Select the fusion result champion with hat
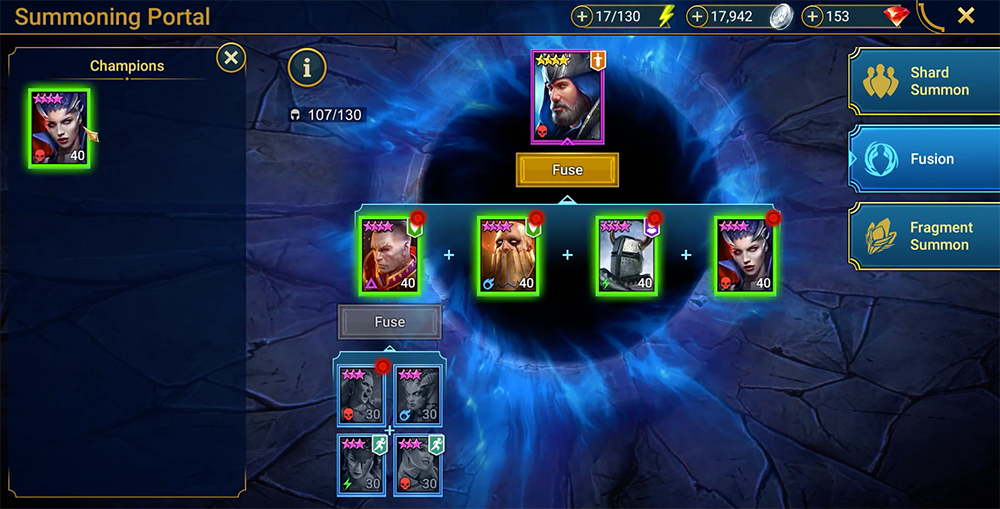 567,97
